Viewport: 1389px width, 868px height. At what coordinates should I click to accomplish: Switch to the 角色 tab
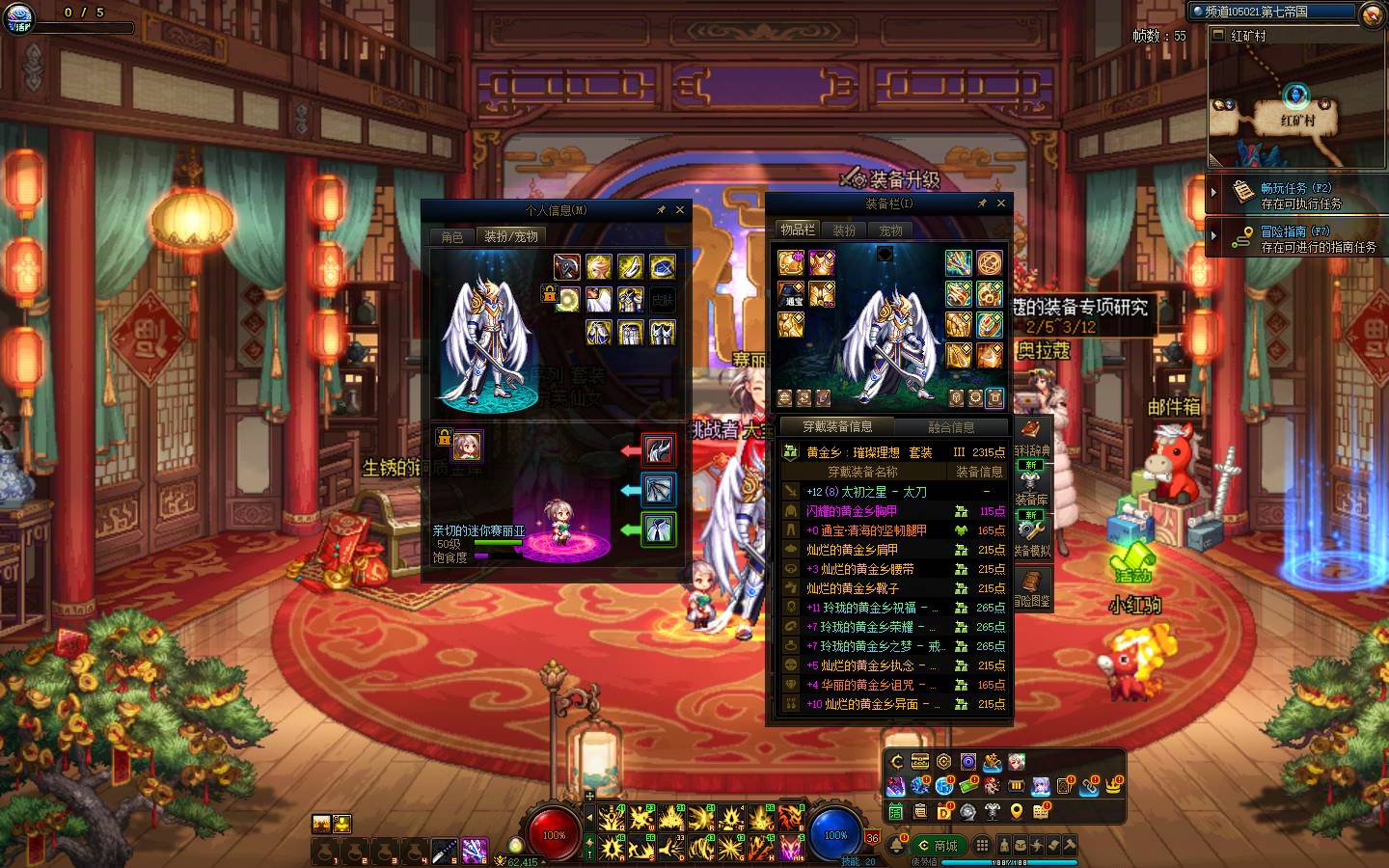[x=452, y=236]
